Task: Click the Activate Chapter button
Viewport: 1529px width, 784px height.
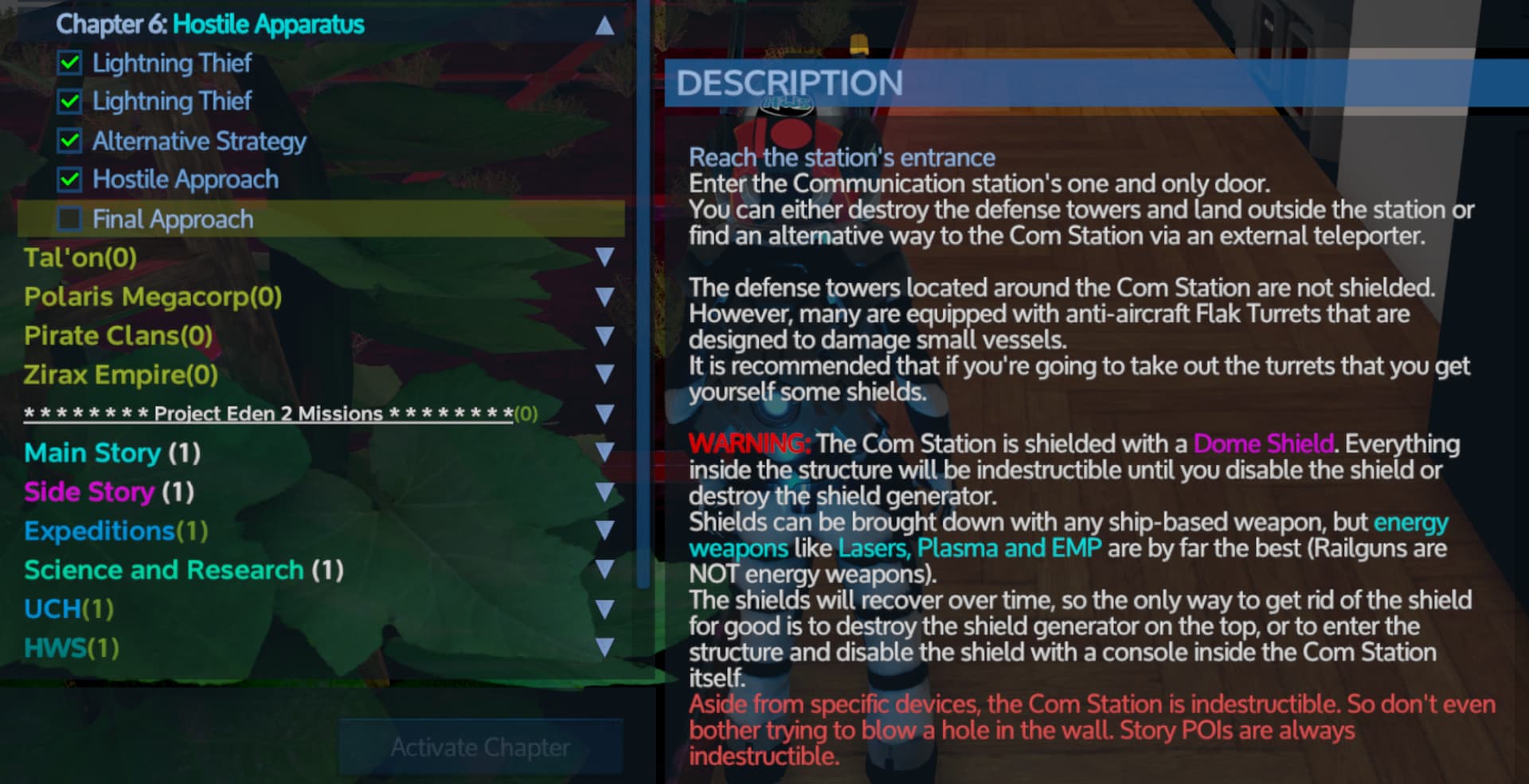Action: [480, 747]
